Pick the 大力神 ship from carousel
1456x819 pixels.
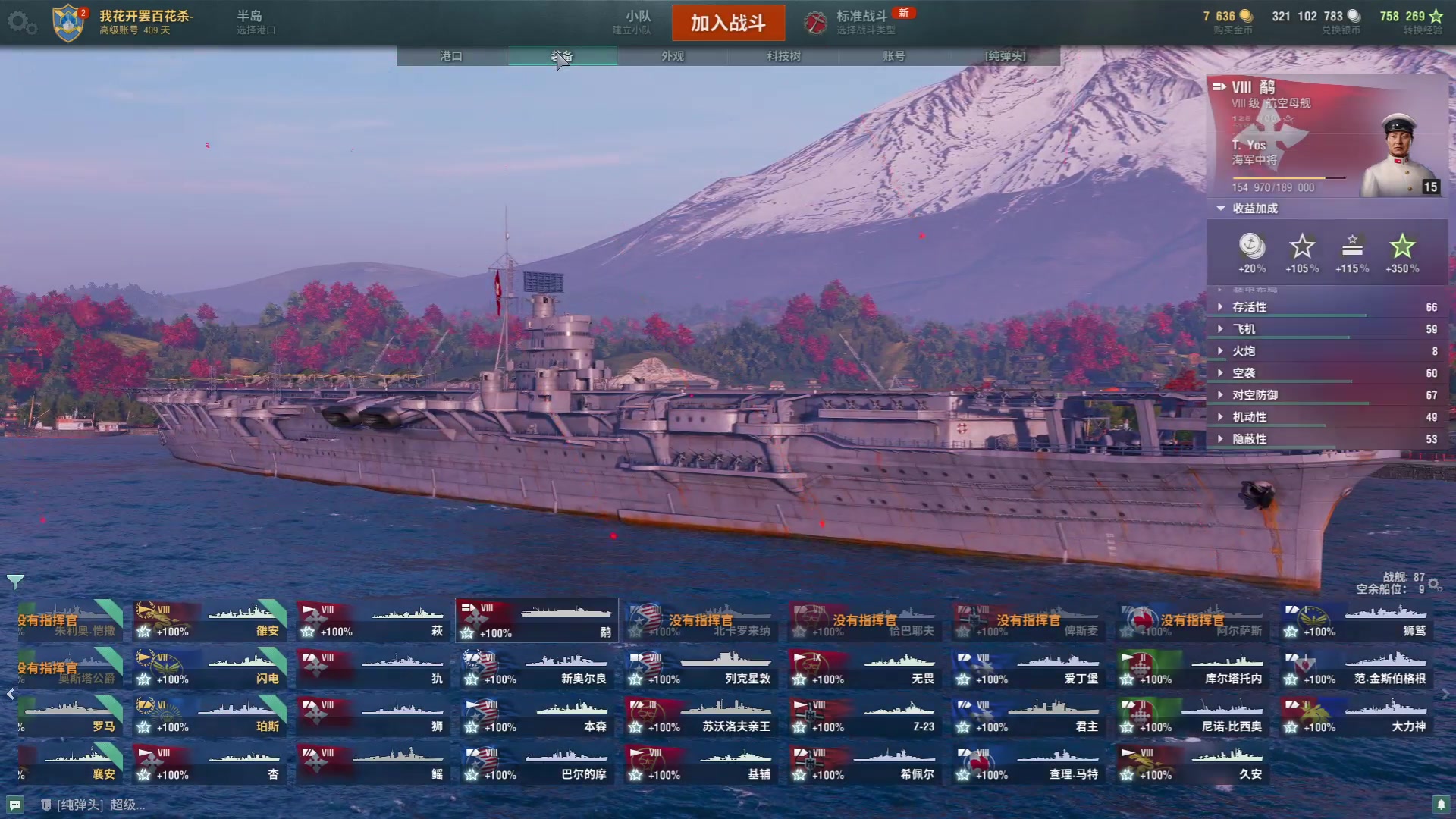click(x=1355, y=717)
